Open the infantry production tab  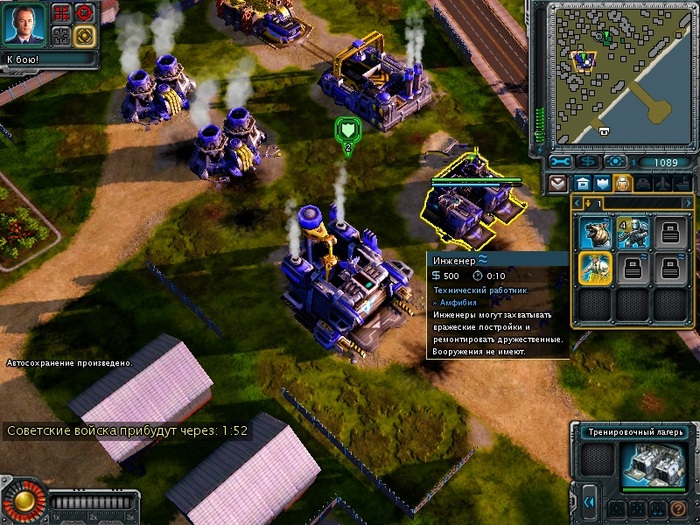tap(621, 183)
